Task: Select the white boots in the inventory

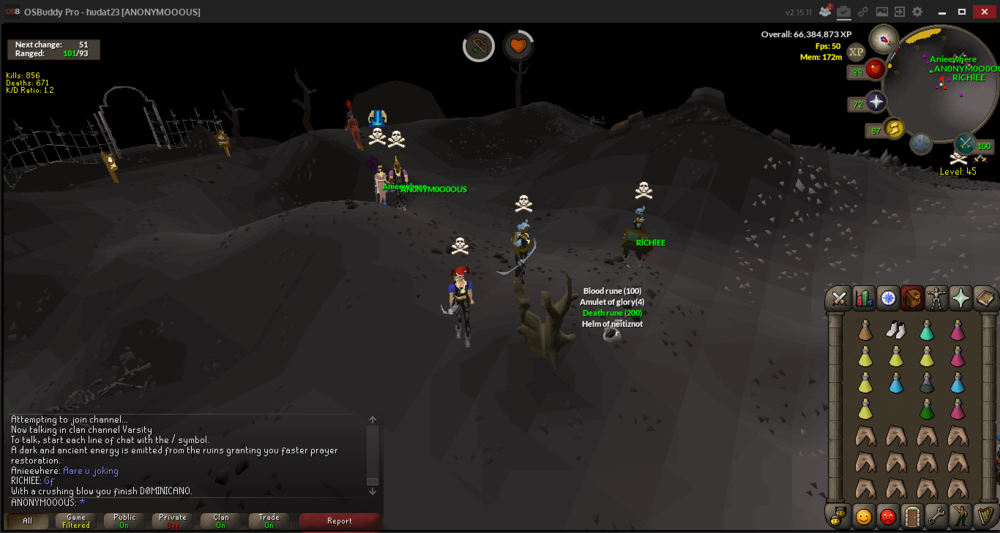Action: (x=896, y=330)
